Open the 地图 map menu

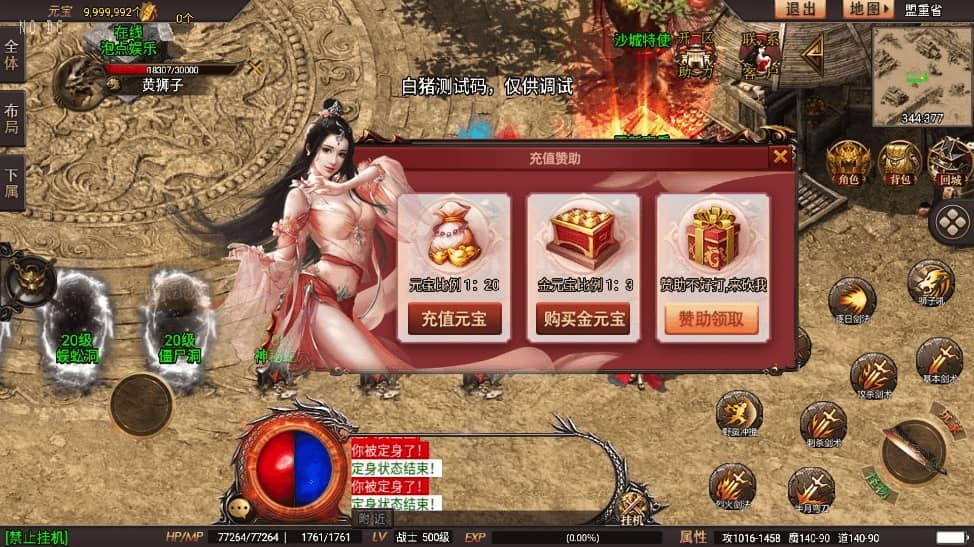tap(866, 9)
